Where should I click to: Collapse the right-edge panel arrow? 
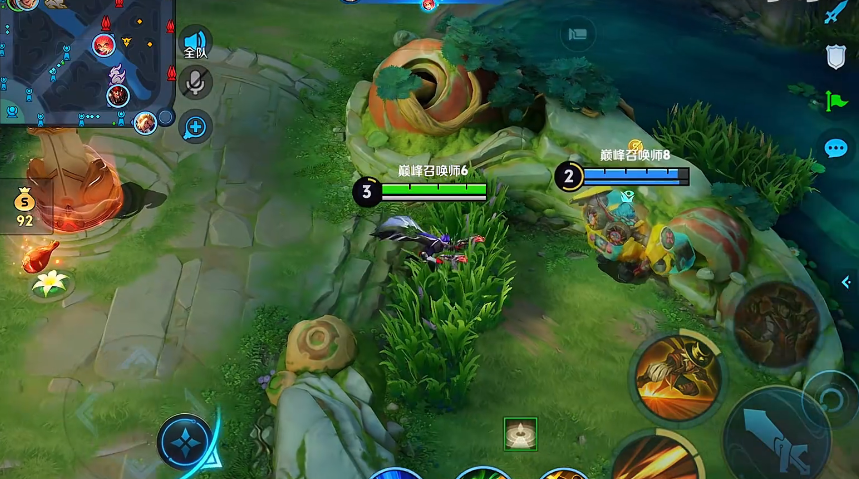(x=848, y=283)
